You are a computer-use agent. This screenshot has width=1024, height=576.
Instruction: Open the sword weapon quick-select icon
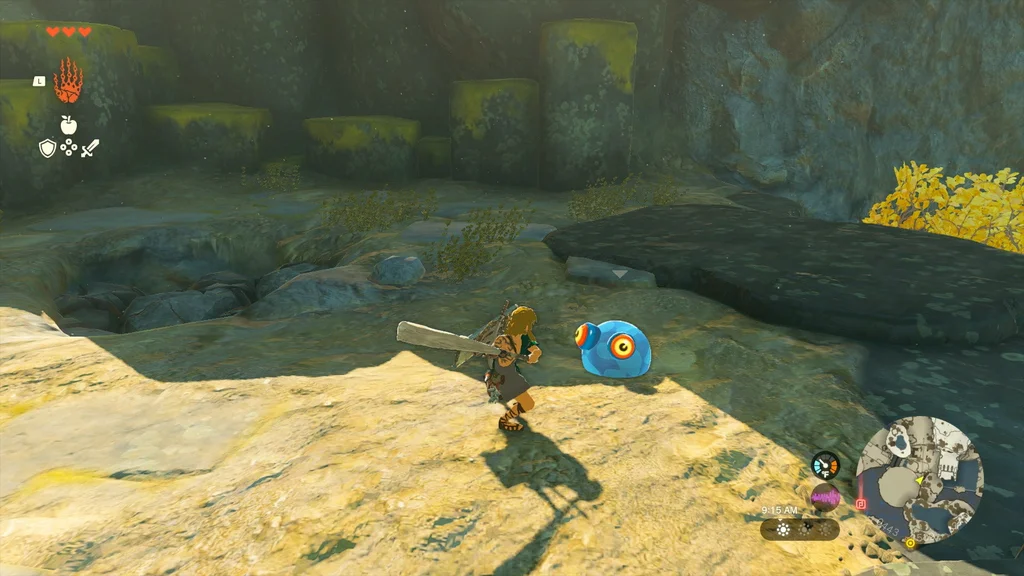point(90,148)
